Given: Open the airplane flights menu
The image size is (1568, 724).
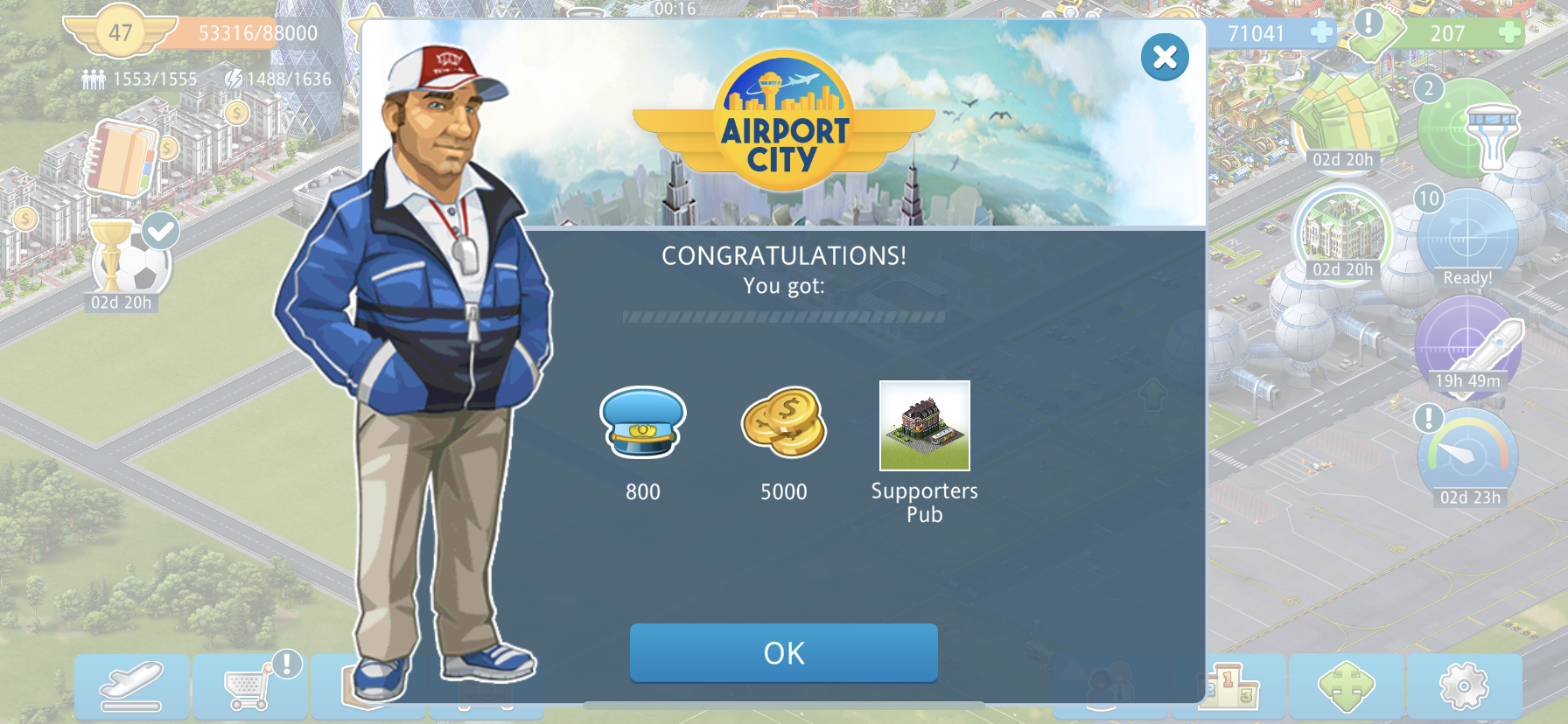Looking at the screenshot, I should pos(132,687).
